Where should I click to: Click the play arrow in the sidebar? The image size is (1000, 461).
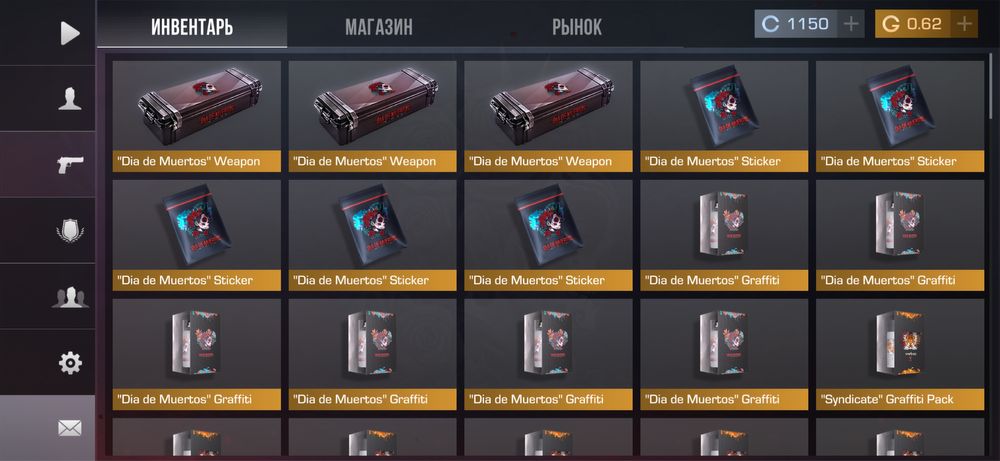[x=69, y=33]
